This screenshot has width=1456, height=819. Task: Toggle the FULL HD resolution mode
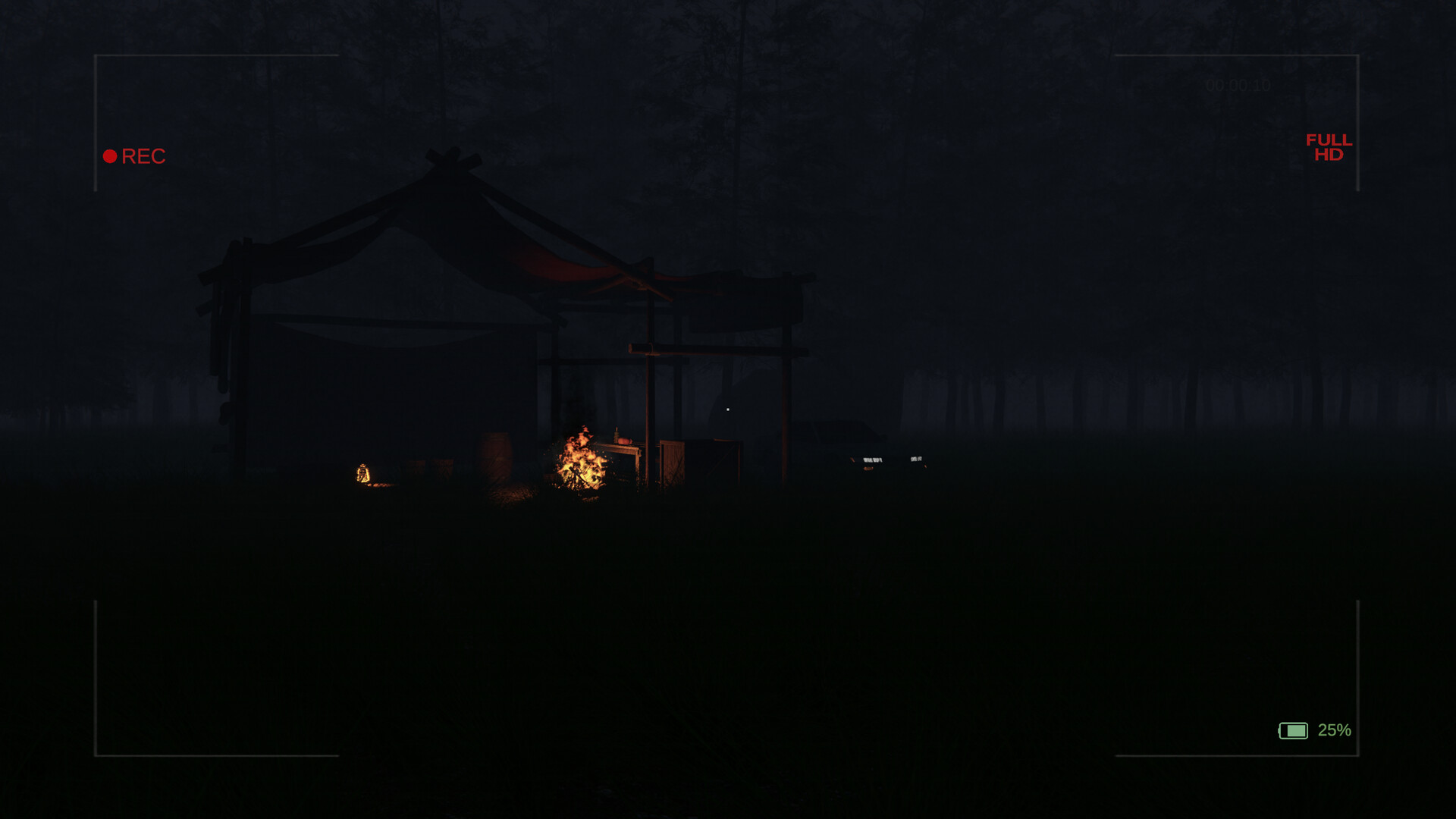click(1328, 147)
